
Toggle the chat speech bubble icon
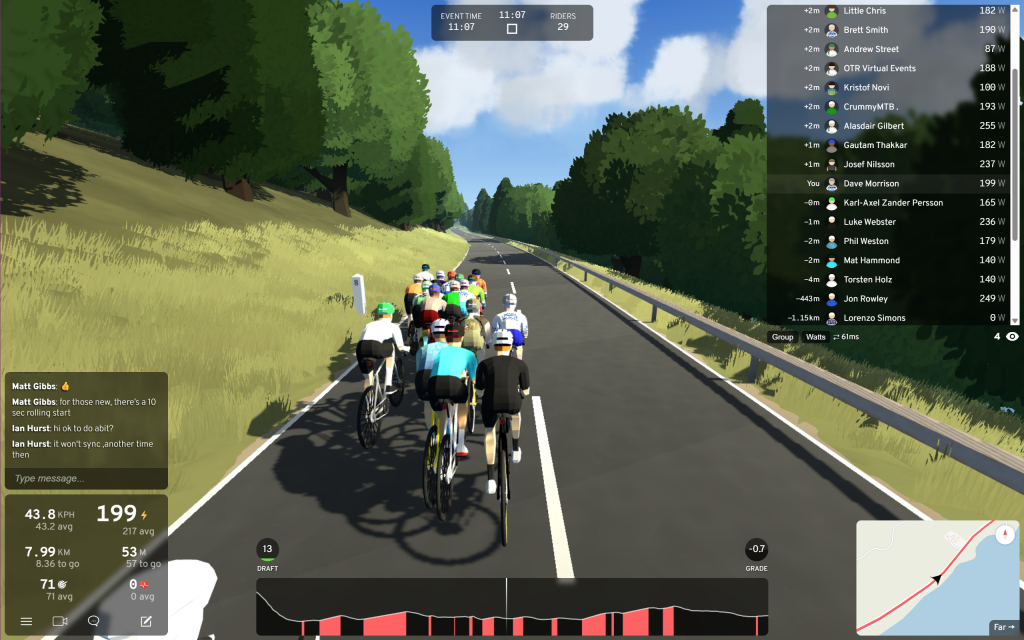(x=94, y=621)
